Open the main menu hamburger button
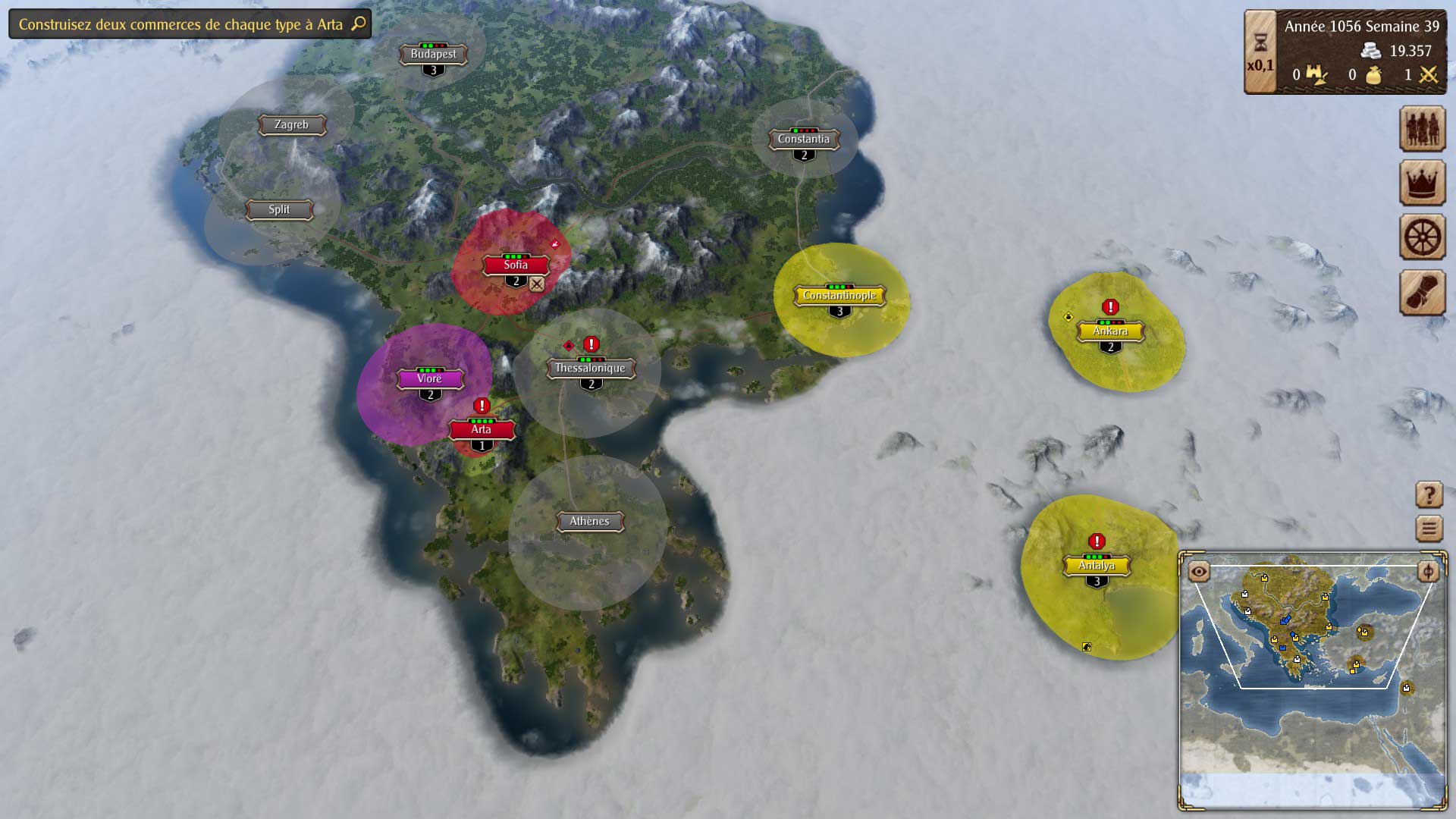 click(1429, 528)
